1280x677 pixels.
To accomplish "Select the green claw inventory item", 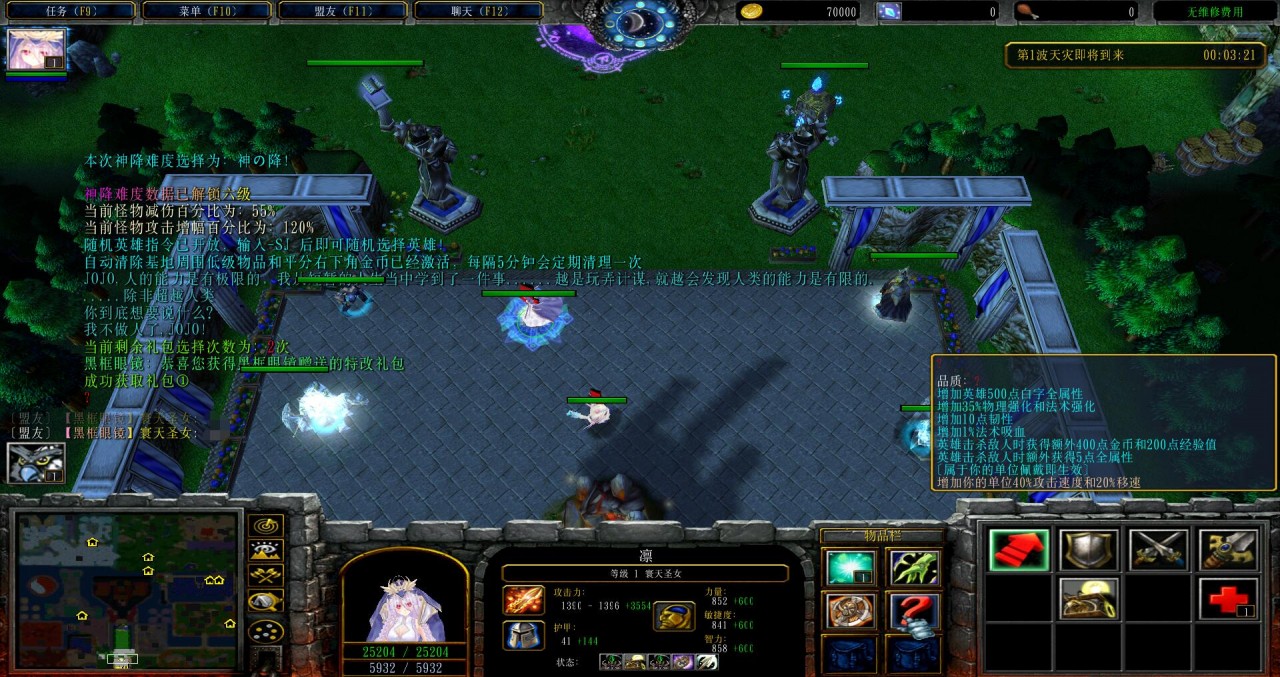I will 913,568.
